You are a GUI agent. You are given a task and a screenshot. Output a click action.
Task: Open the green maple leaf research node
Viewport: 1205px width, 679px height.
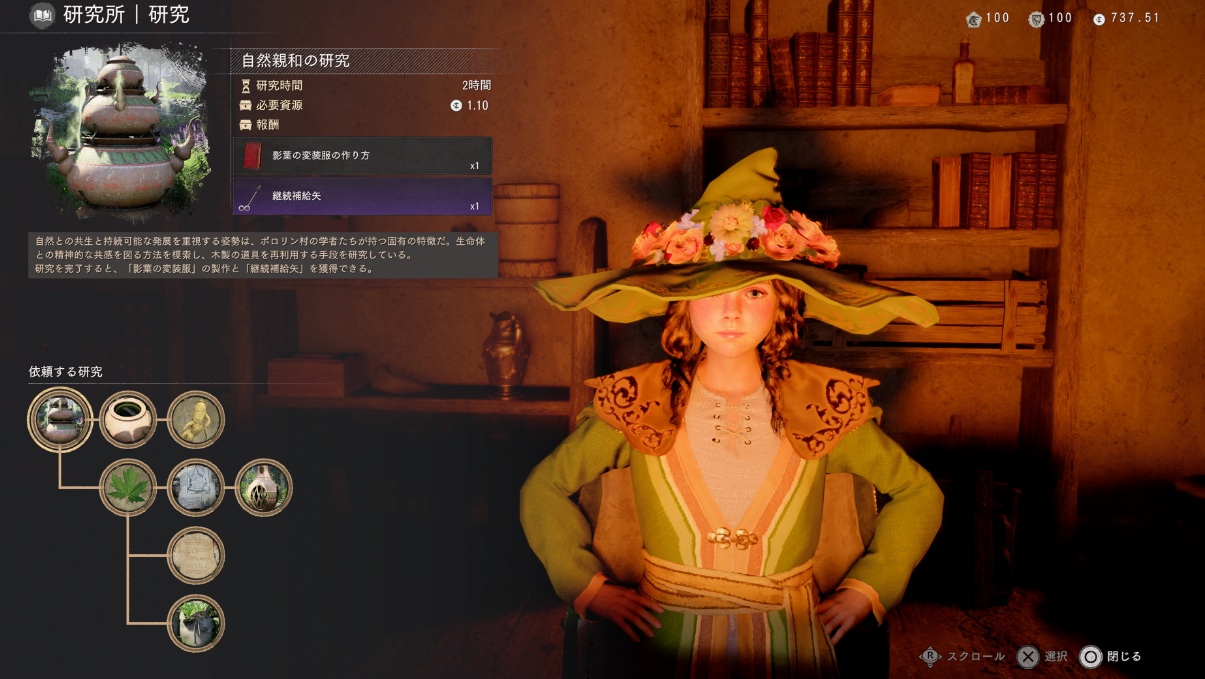128,487
